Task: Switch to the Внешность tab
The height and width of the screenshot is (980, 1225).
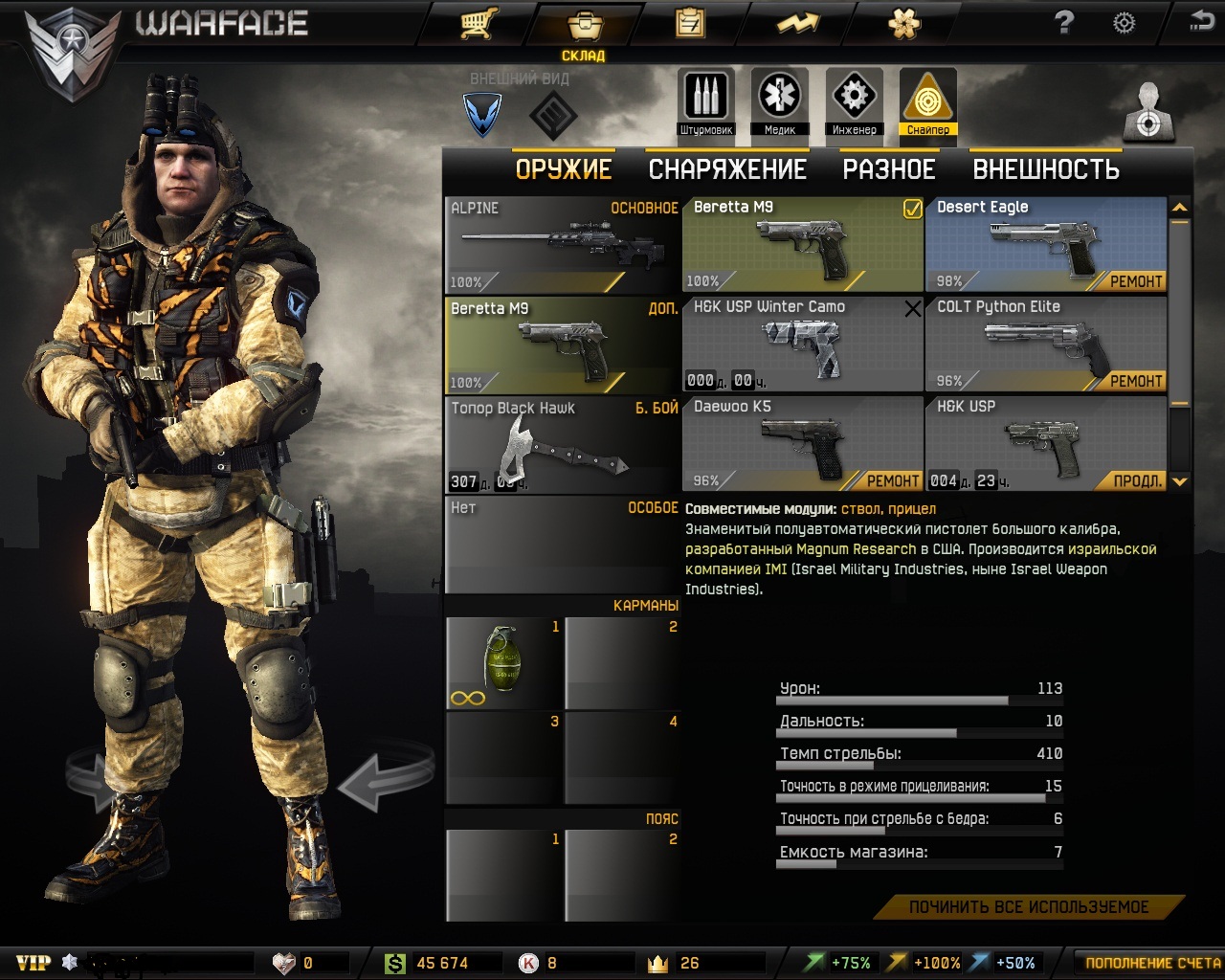Action: (1046, 169)
